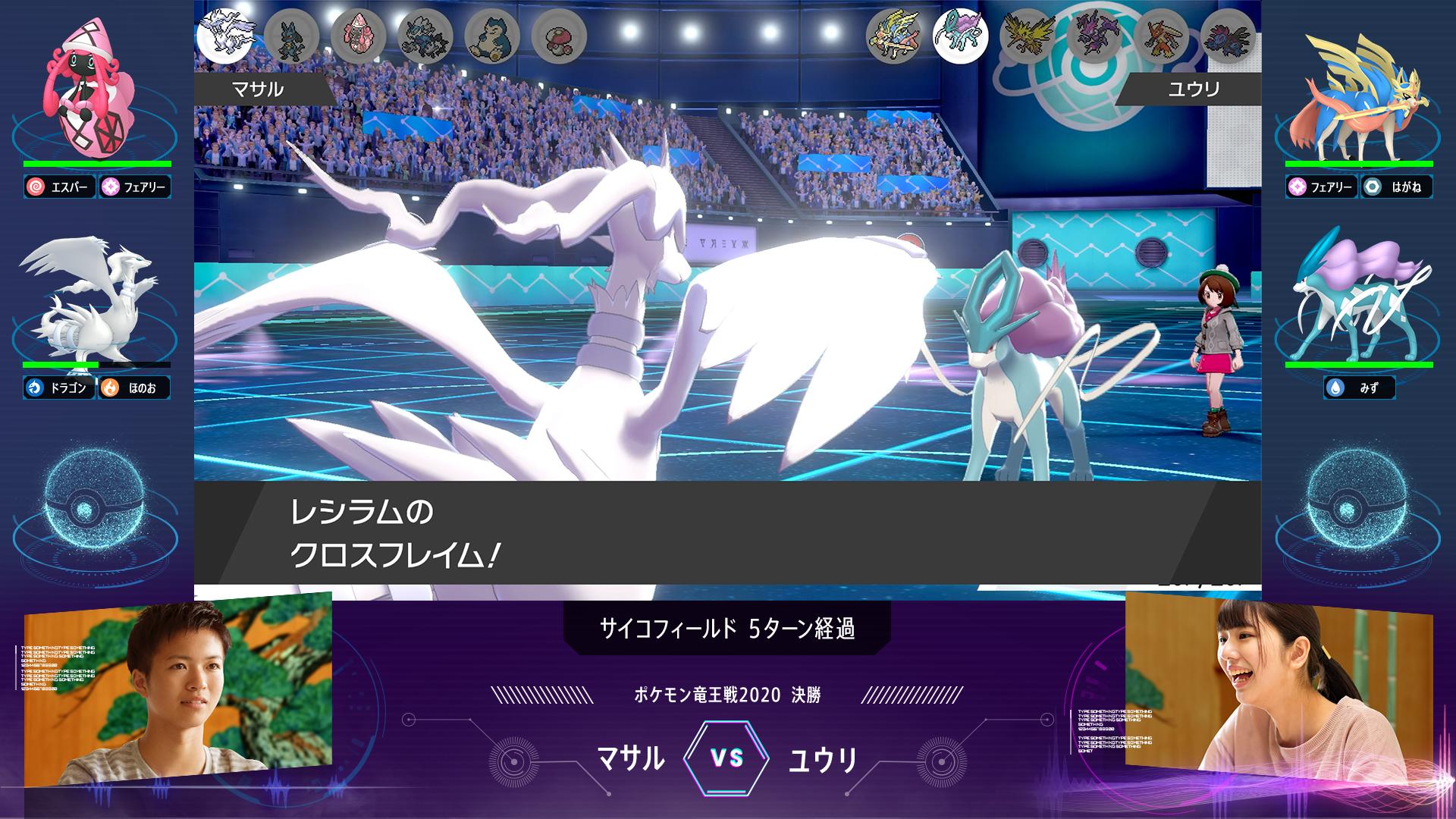Open Masaru's player camera feed
The image size is (1456, 819).
(178, 690)
